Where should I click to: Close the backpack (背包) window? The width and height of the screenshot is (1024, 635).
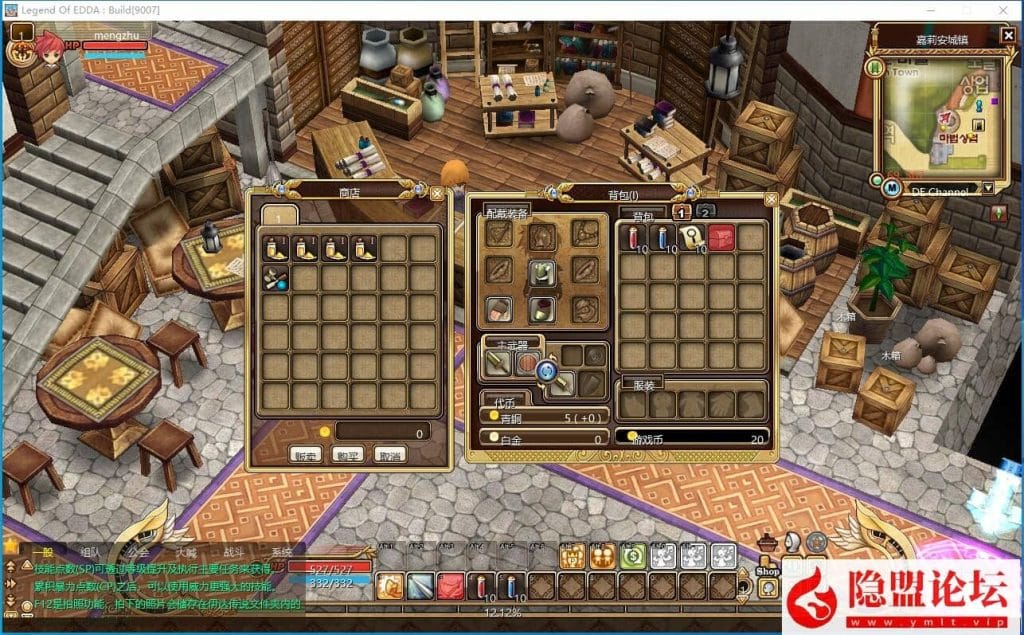point(770,199)
